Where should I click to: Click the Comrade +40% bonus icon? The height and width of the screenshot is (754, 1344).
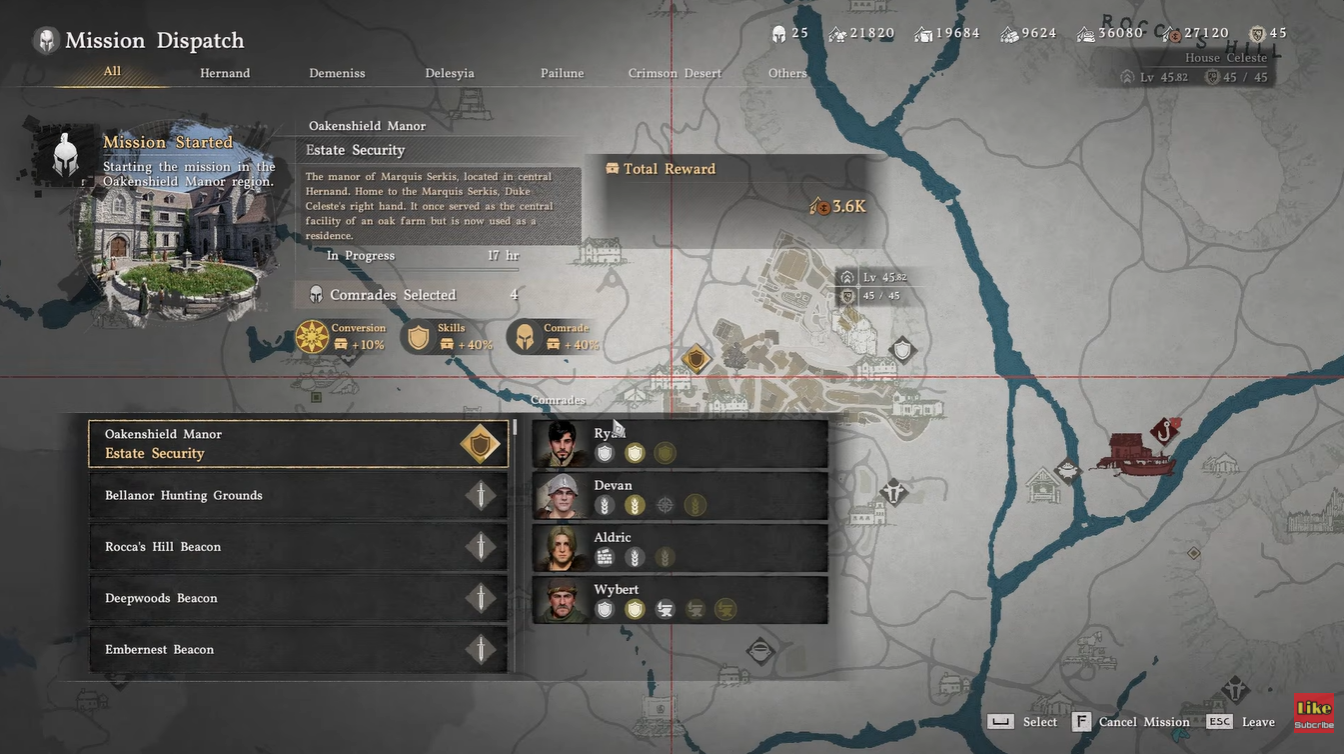(x=525, y=337)
